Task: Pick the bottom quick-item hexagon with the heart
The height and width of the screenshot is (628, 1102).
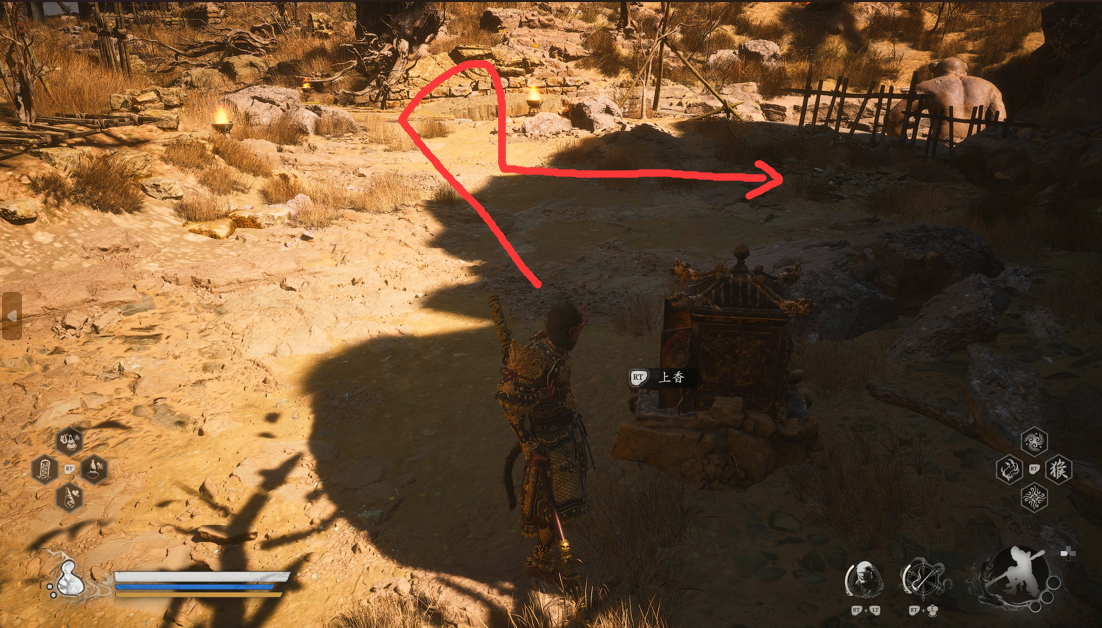Action: (69, 495)
